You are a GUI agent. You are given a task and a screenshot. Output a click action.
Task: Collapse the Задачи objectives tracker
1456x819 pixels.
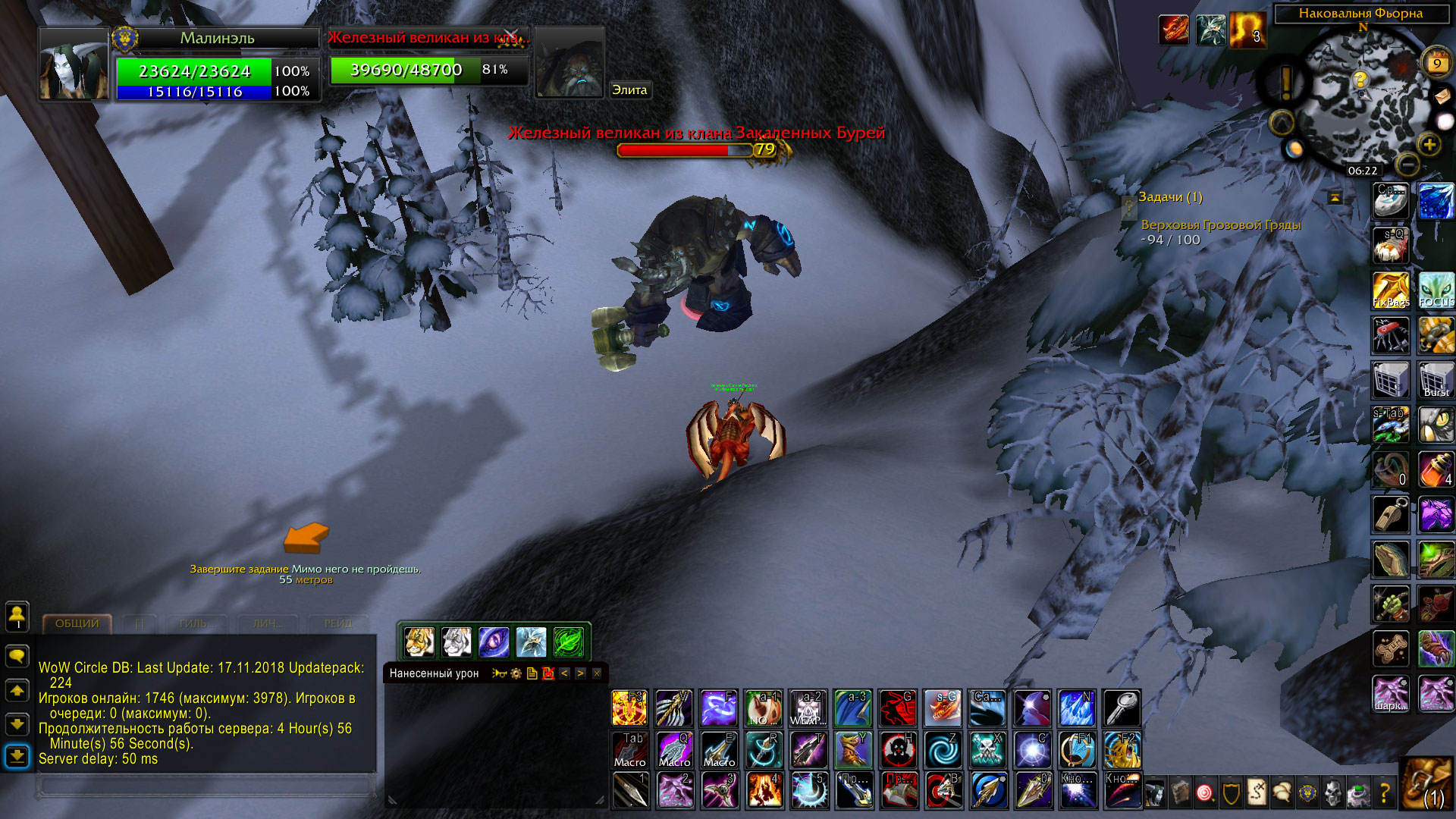1335,198
